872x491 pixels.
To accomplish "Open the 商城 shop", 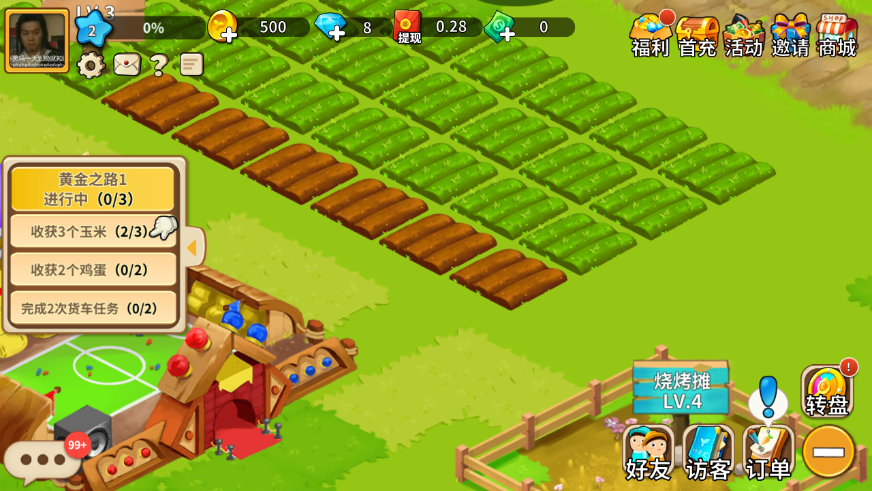I will pos(837,34).
